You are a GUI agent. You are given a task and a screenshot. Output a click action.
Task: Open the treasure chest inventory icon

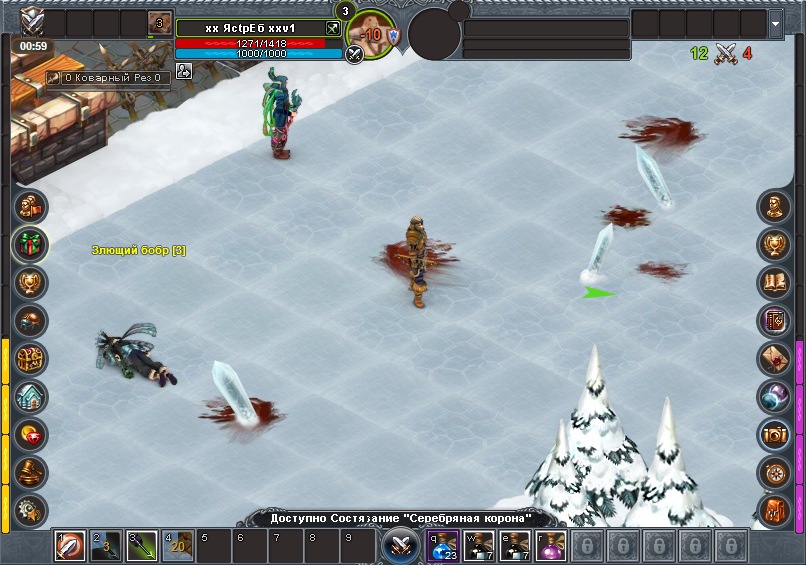click(x=31, y=357)
